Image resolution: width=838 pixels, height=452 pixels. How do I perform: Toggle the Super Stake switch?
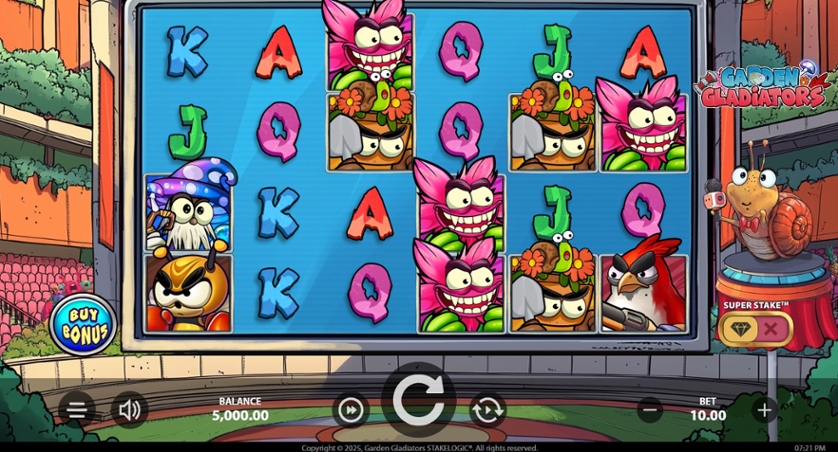click(x=755, y=327)
